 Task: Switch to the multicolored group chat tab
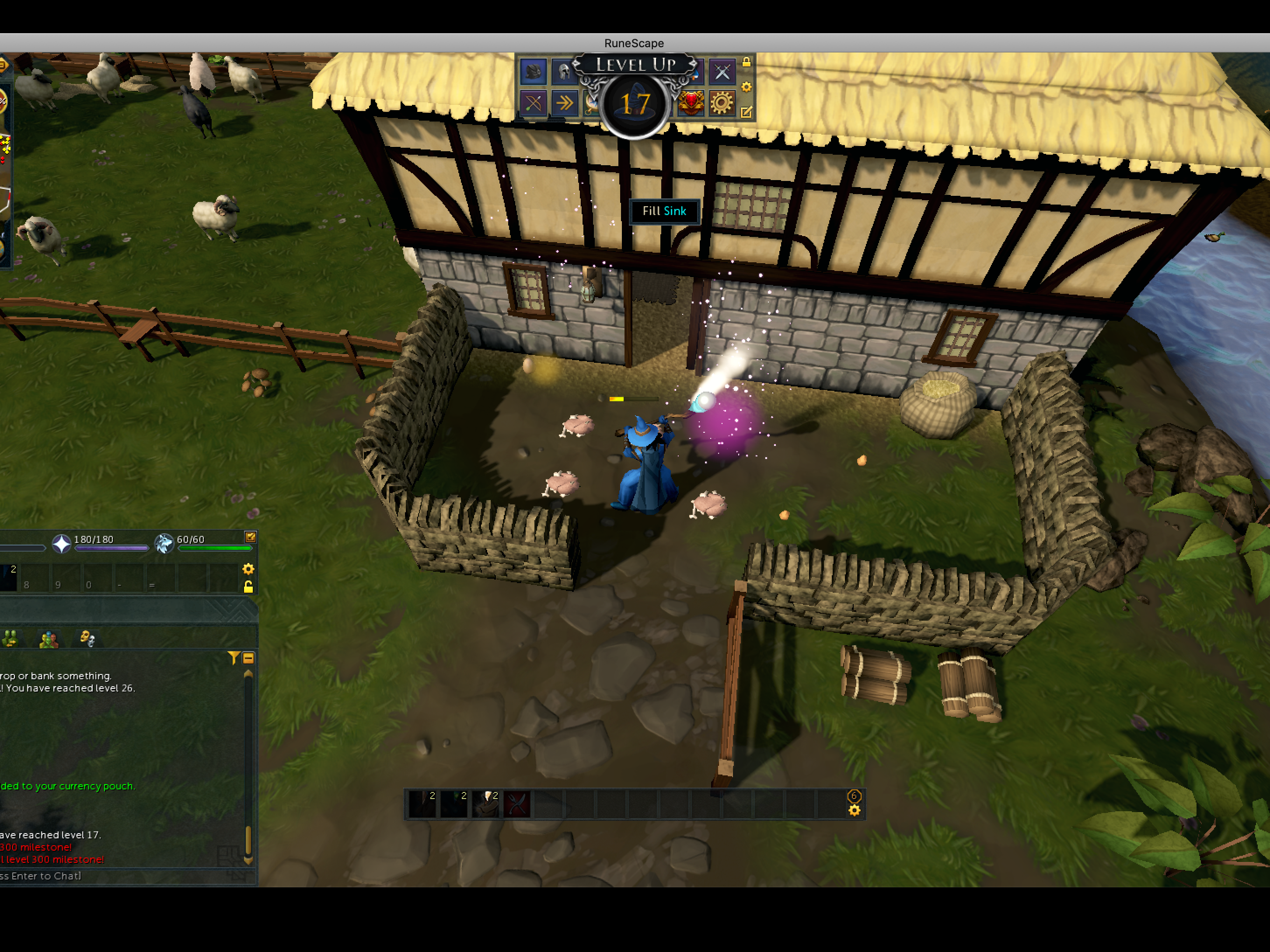(49, 639)
